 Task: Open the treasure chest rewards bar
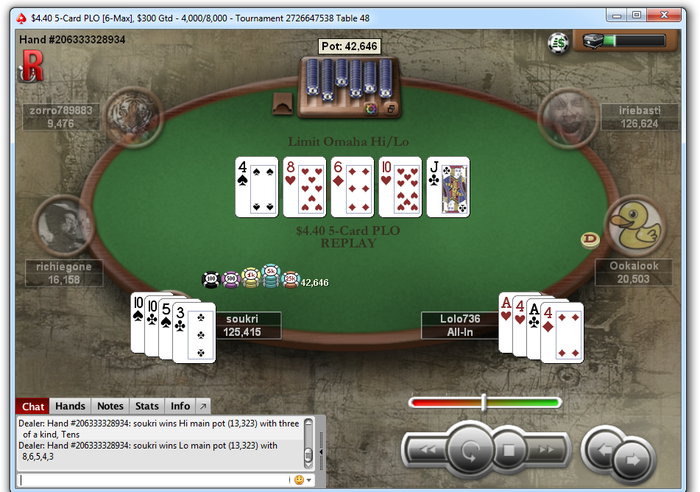(x=627, y=41)
